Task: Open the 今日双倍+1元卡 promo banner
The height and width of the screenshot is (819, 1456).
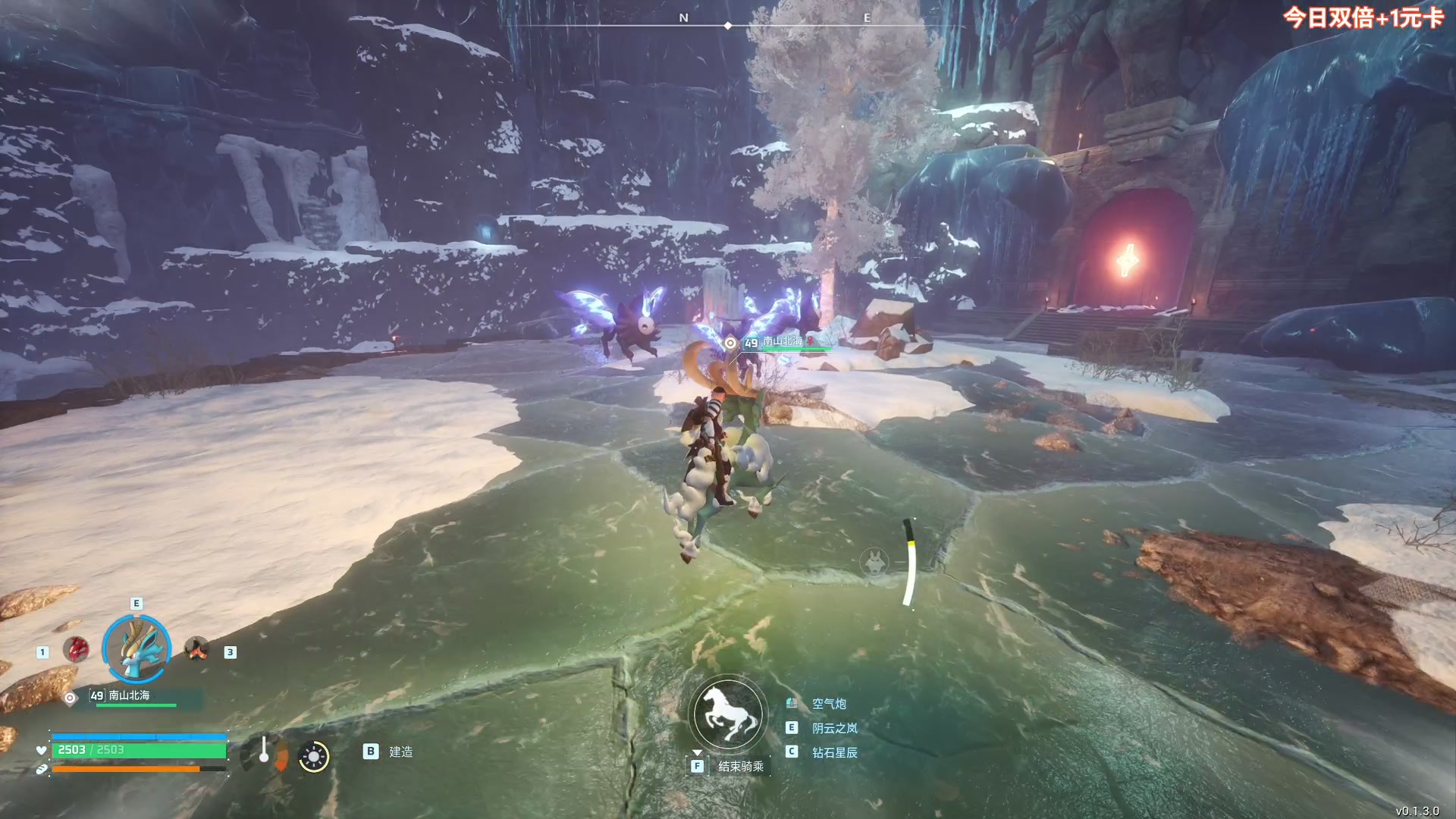Action: click(1363, 18)
